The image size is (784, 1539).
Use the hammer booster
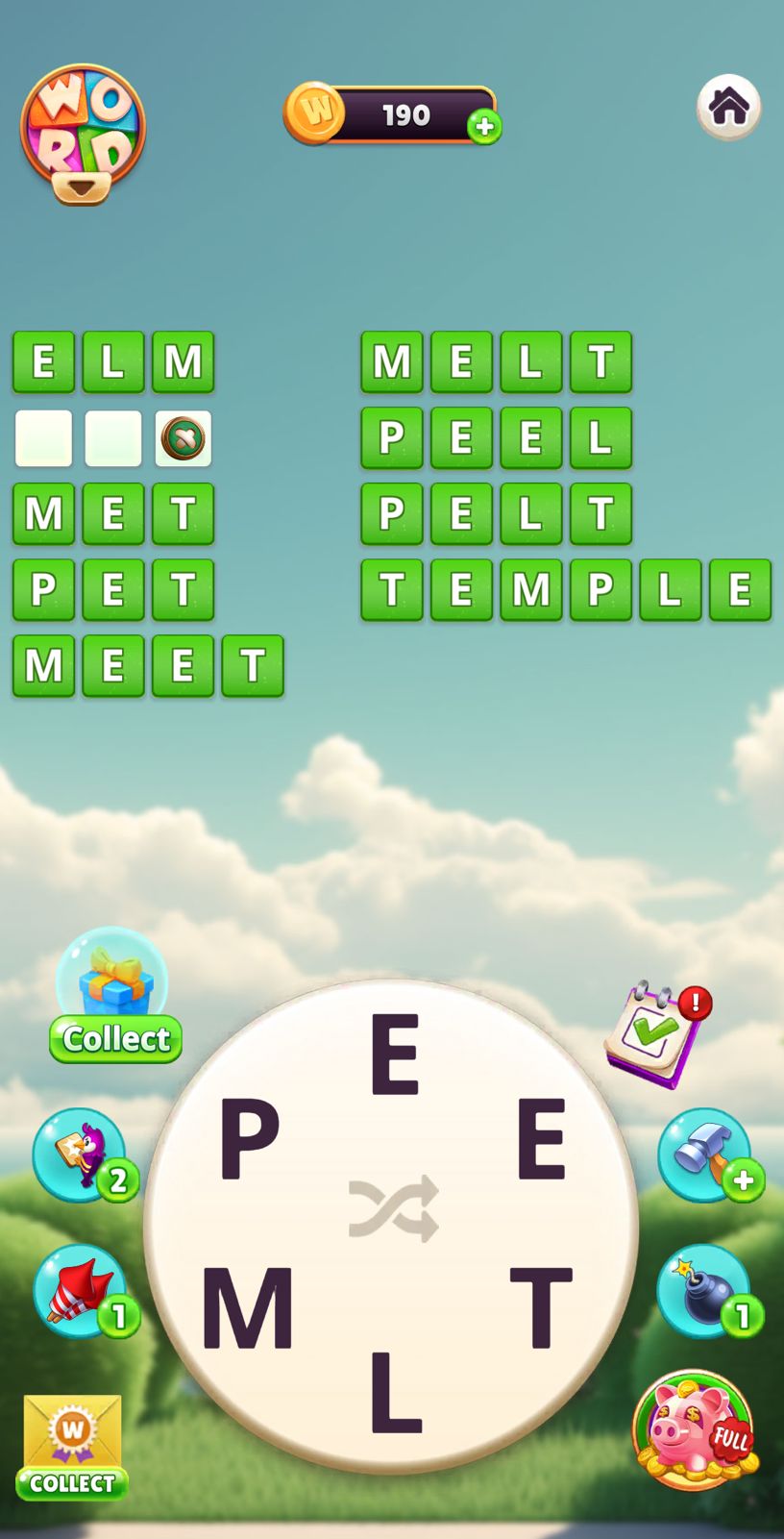pyautogui.click(x=705, y=1154)
